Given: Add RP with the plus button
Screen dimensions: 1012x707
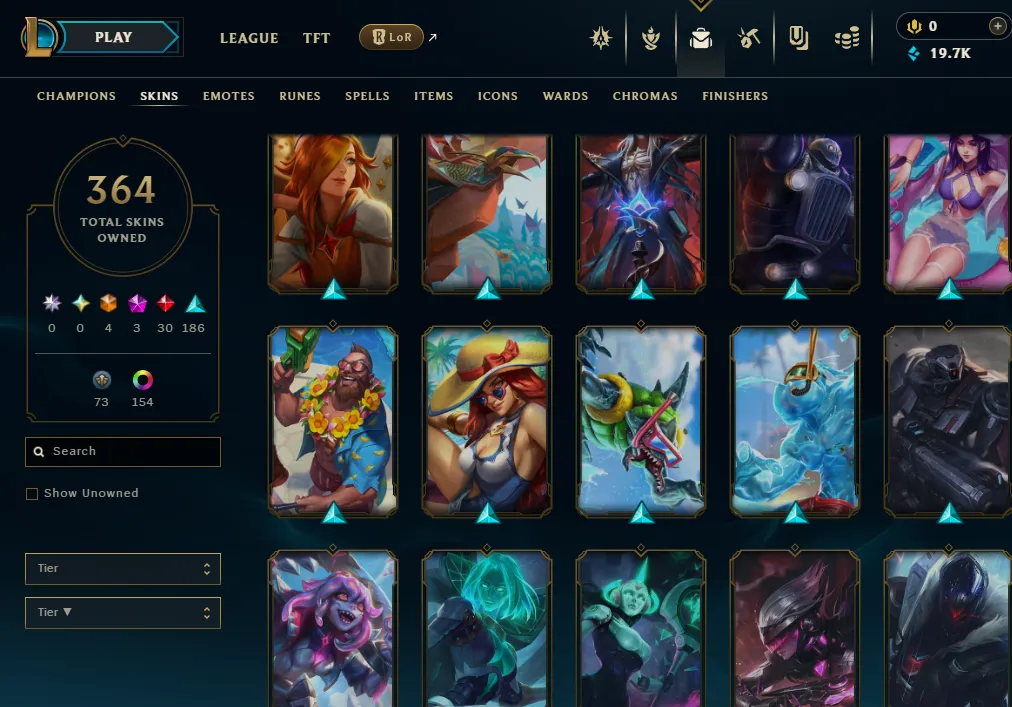Looking at the screenshot, I should tap(997, 26).
